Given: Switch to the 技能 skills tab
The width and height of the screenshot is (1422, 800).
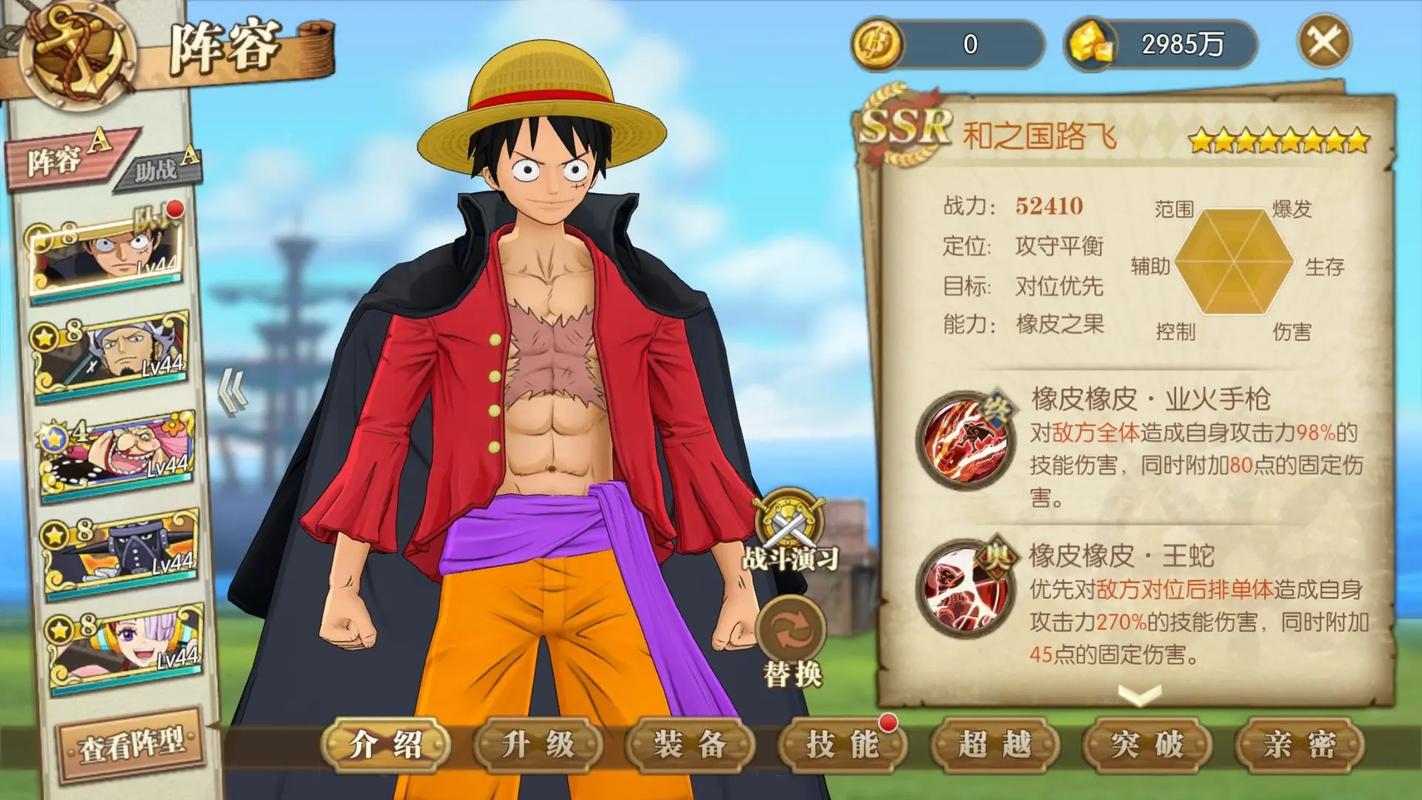Looking at the screenshot, I should click(842, 745).
